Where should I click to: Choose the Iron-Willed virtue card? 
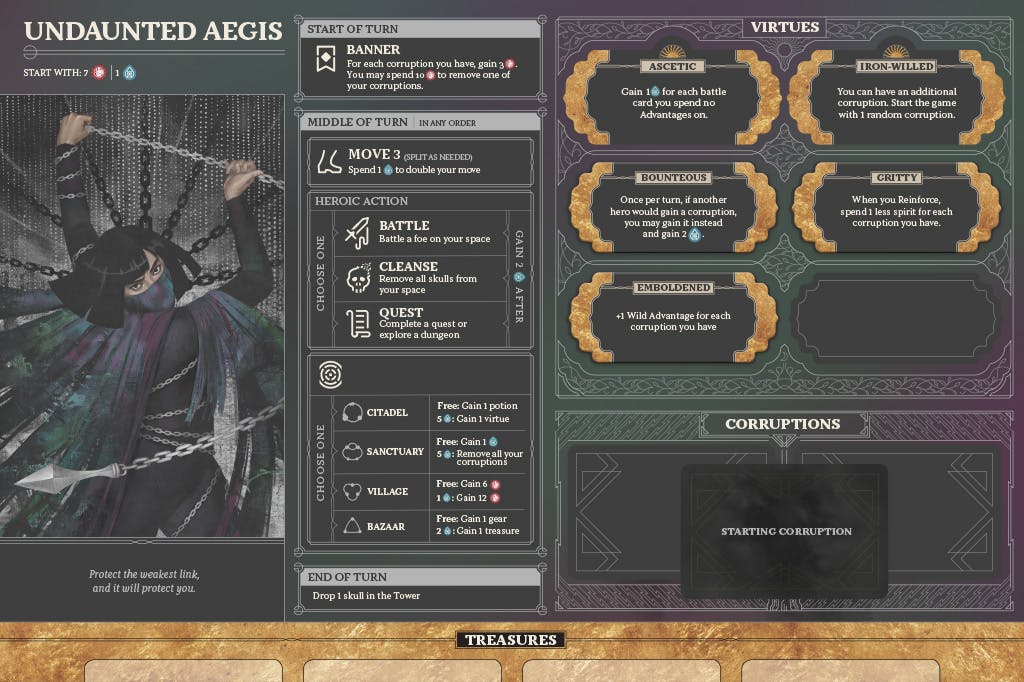point(896,98)
